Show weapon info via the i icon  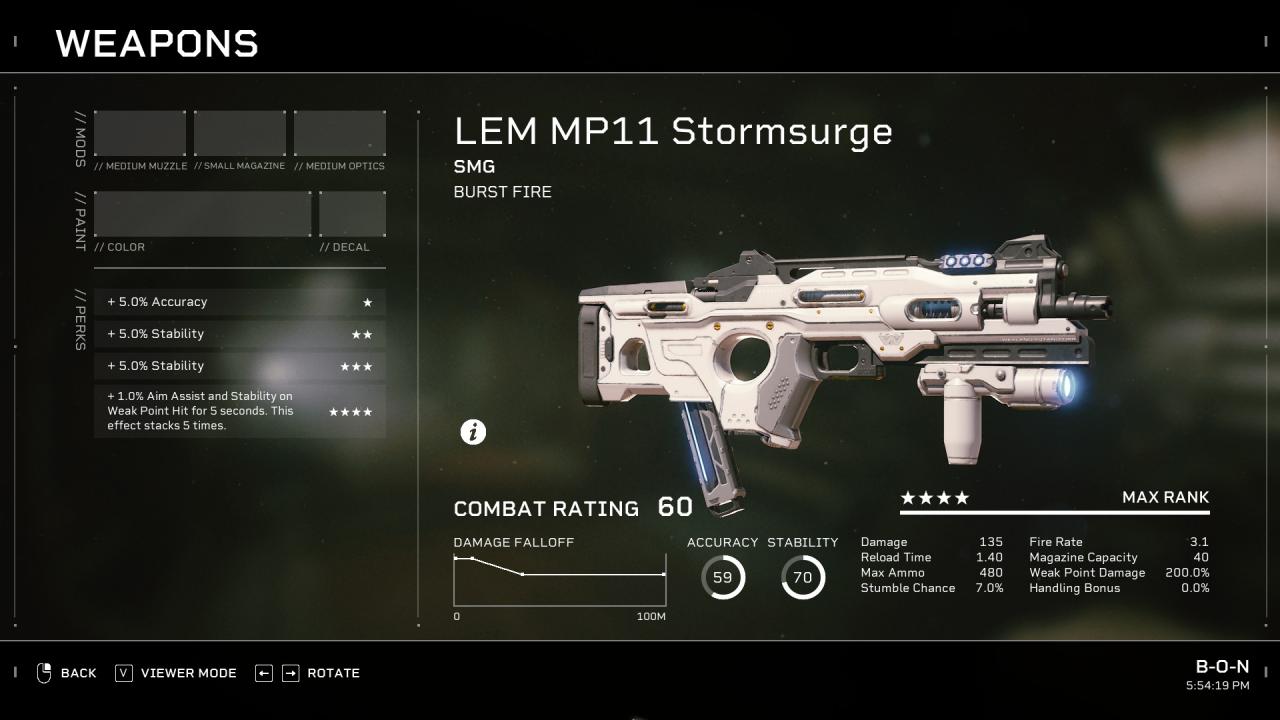click(473, 432)
